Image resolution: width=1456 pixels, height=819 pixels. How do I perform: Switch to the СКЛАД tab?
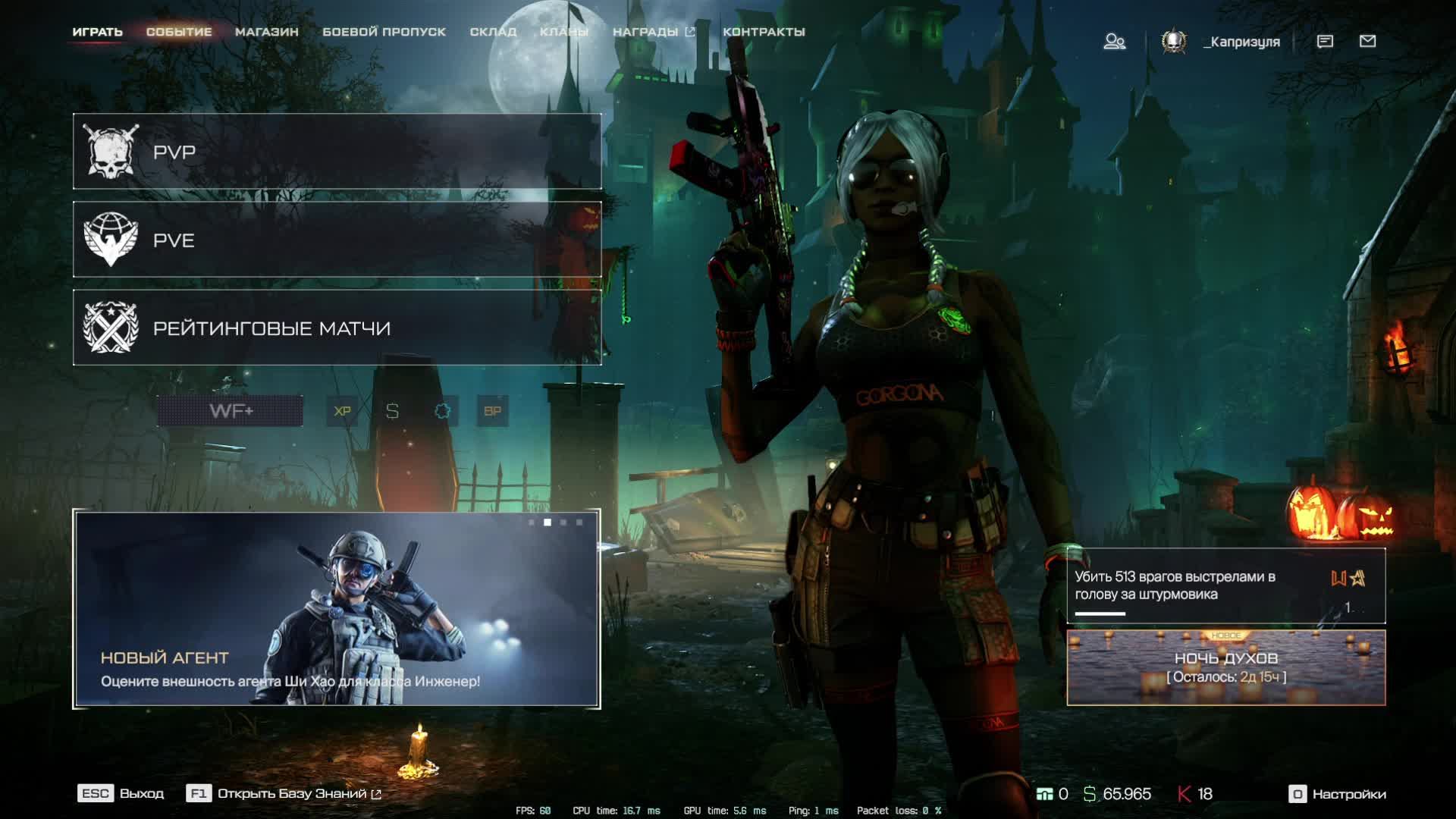coord(493,32)
